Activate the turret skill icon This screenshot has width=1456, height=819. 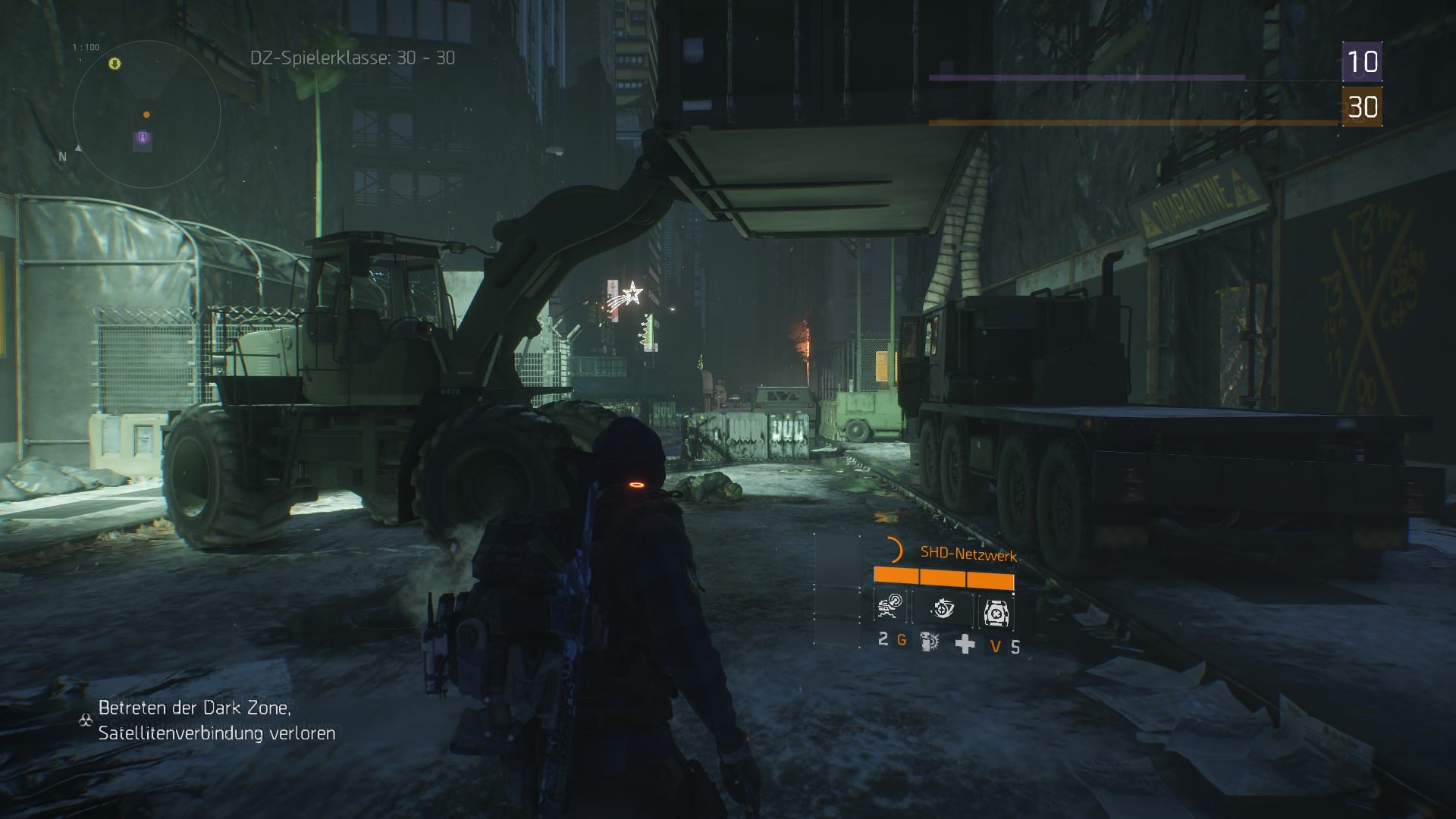(889, 609)
